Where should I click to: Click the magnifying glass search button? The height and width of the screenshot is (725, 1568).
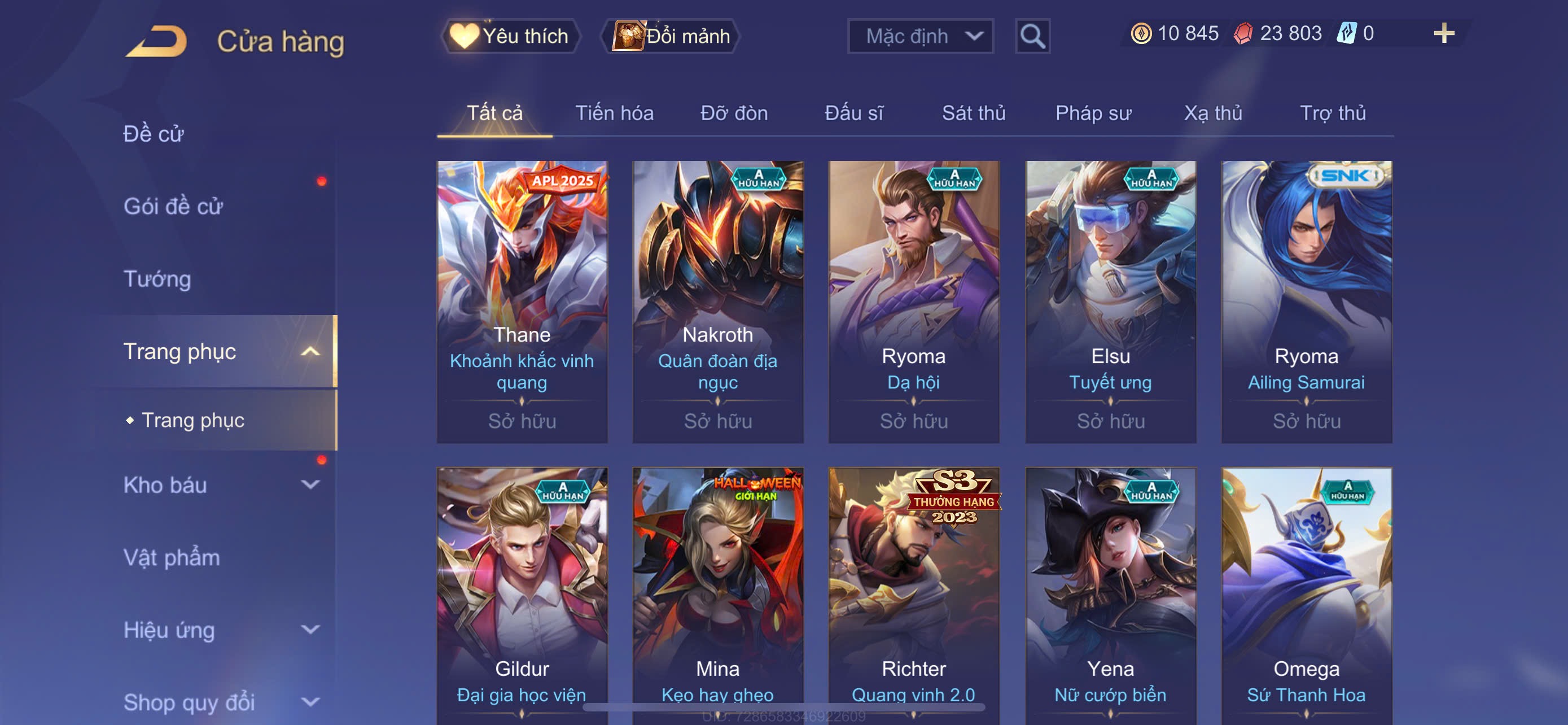(x=1032, y=37)
